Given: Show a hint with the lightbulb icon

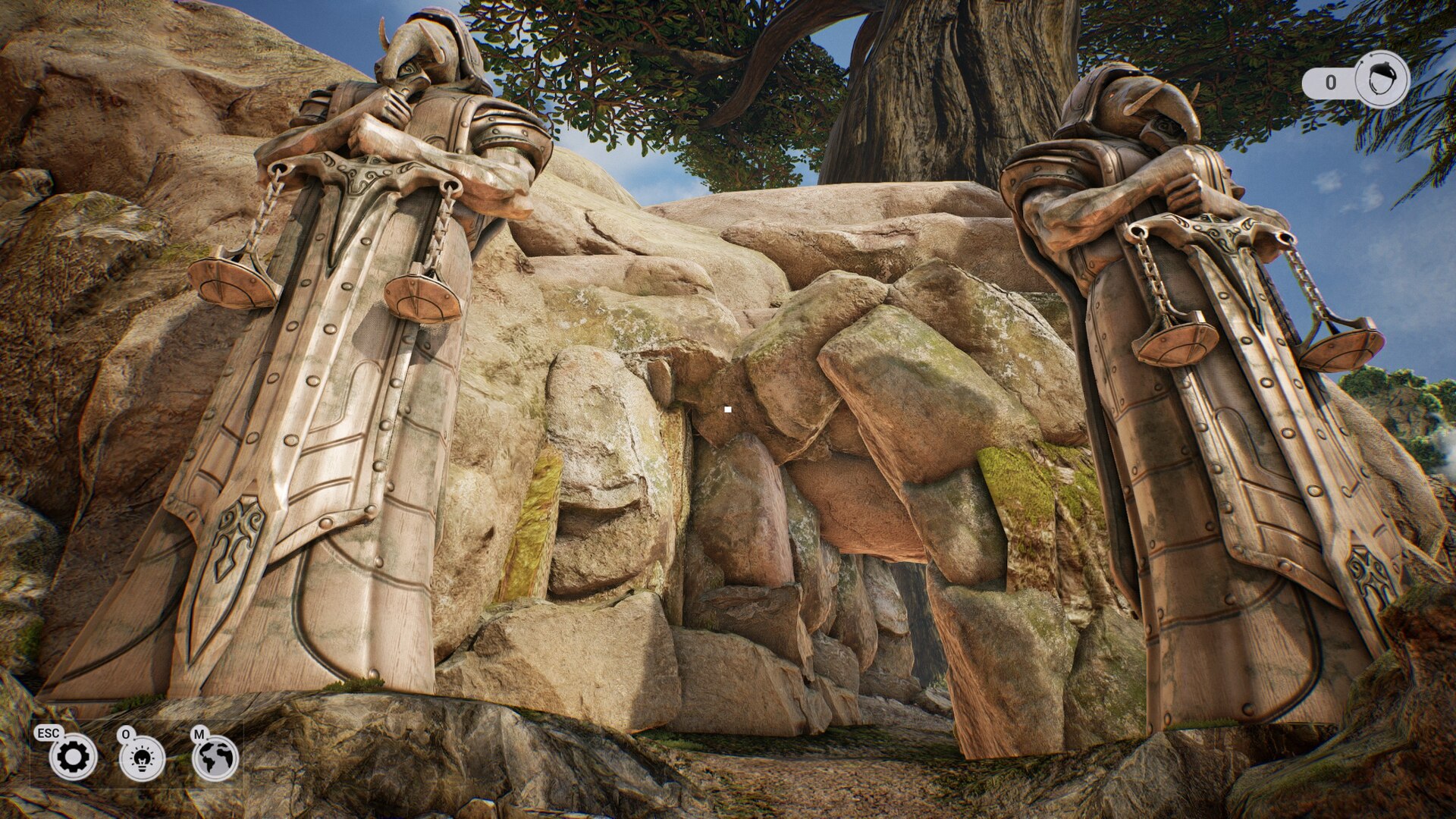Looking at the screenshot, I should pos(143,758).
